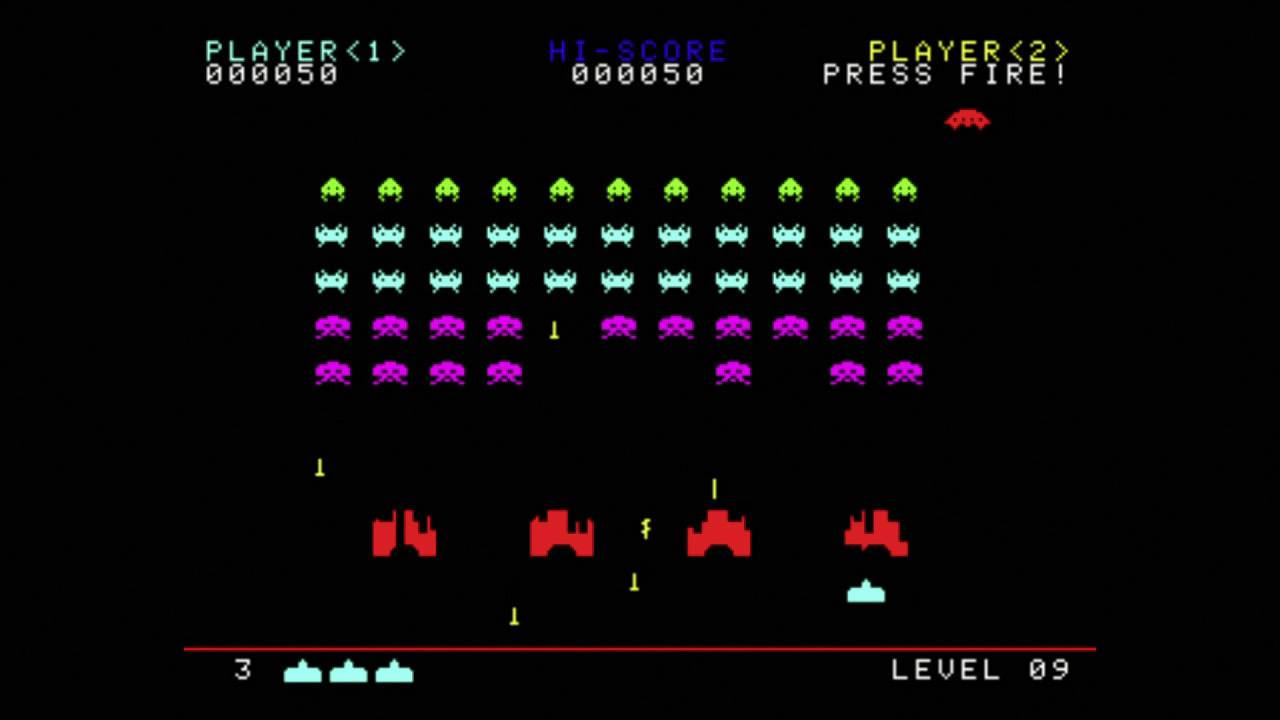Click the second red shield bunker
The height and width of the screenshot is (720, 1280).
pyautogui.click(x=561, y=533)
